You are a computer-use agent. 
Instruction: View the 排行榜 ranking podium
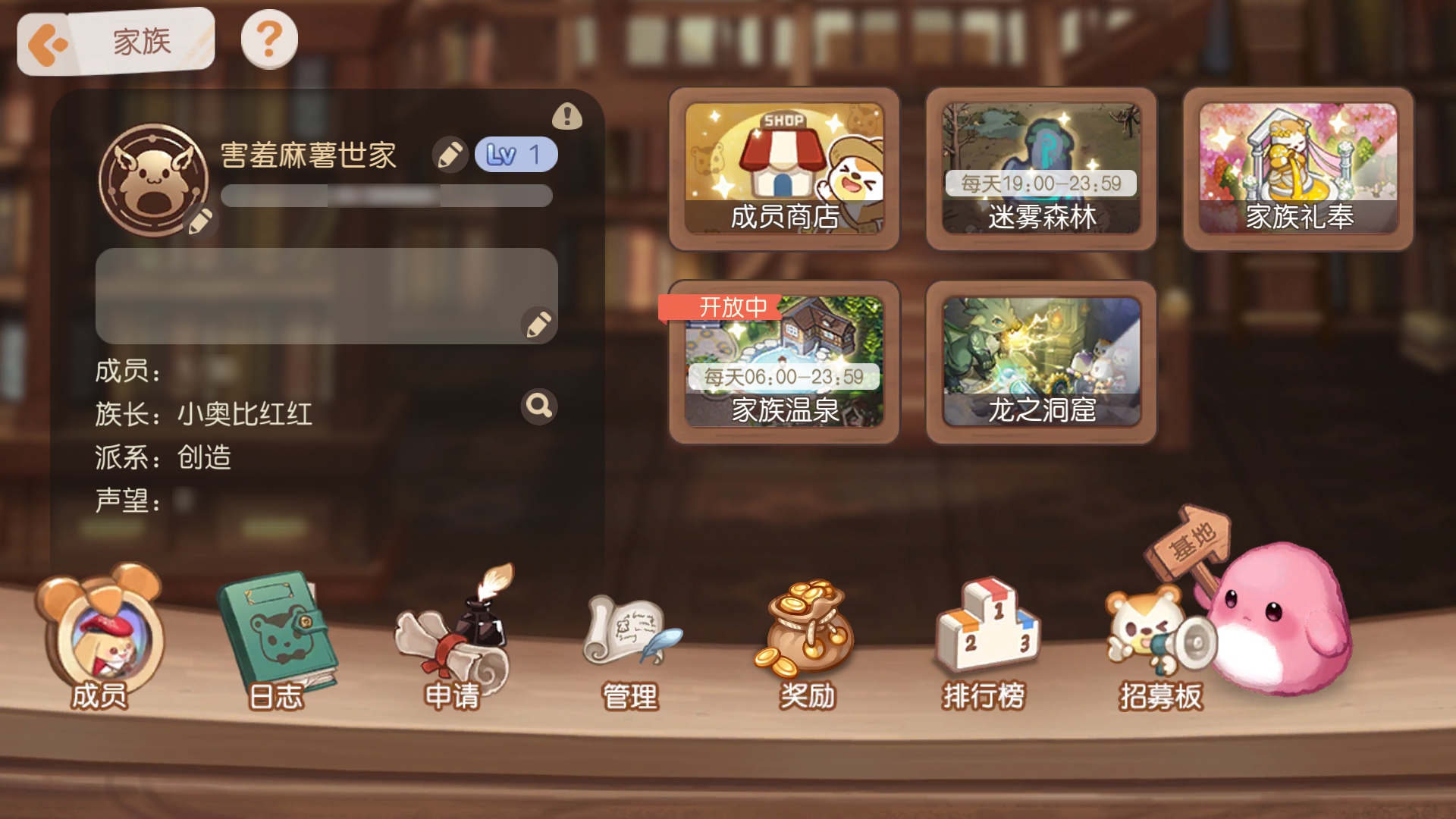pyautogui.click(x=982, y=641)
